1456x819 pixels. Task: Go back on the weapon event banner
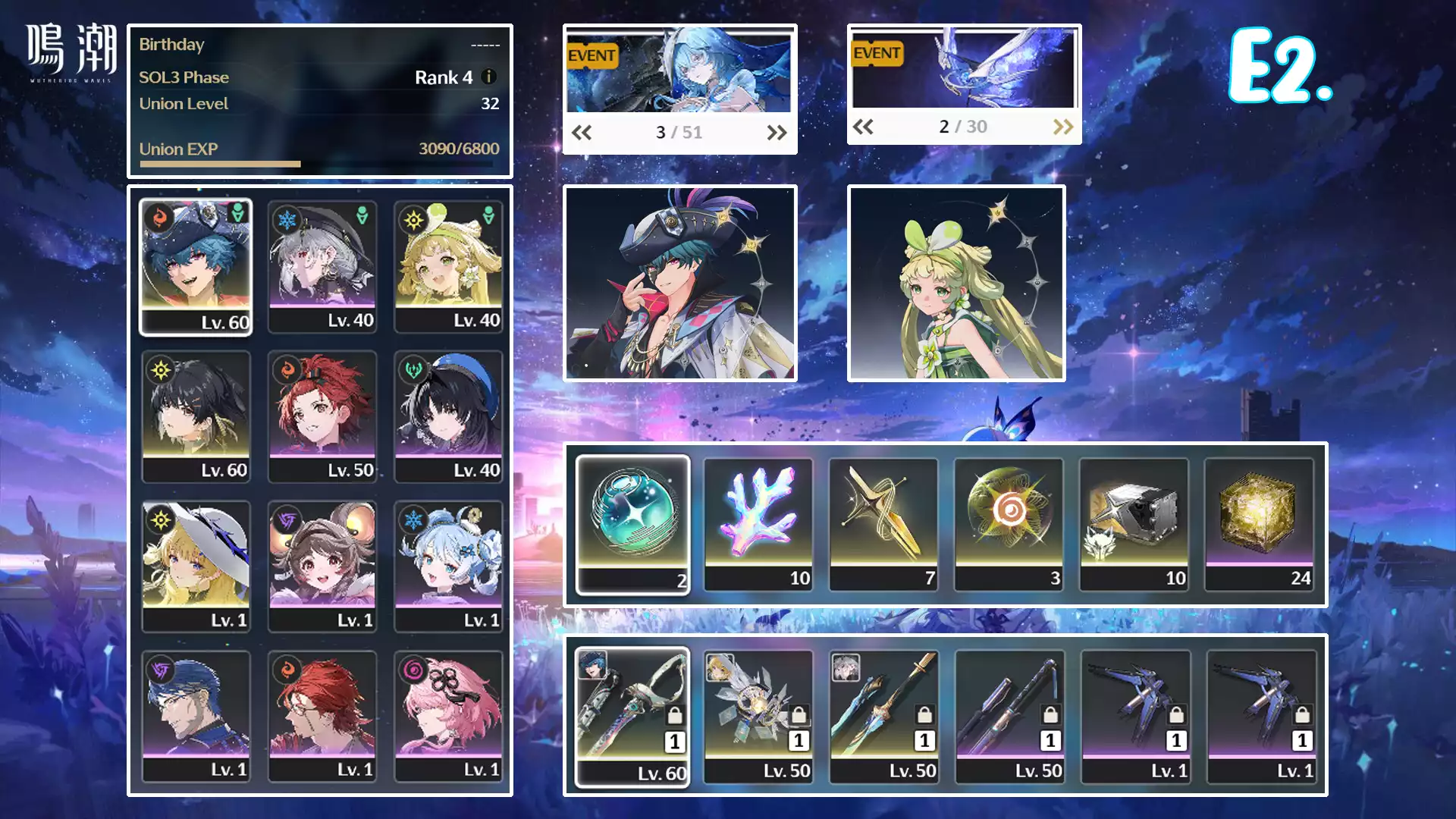863,127
